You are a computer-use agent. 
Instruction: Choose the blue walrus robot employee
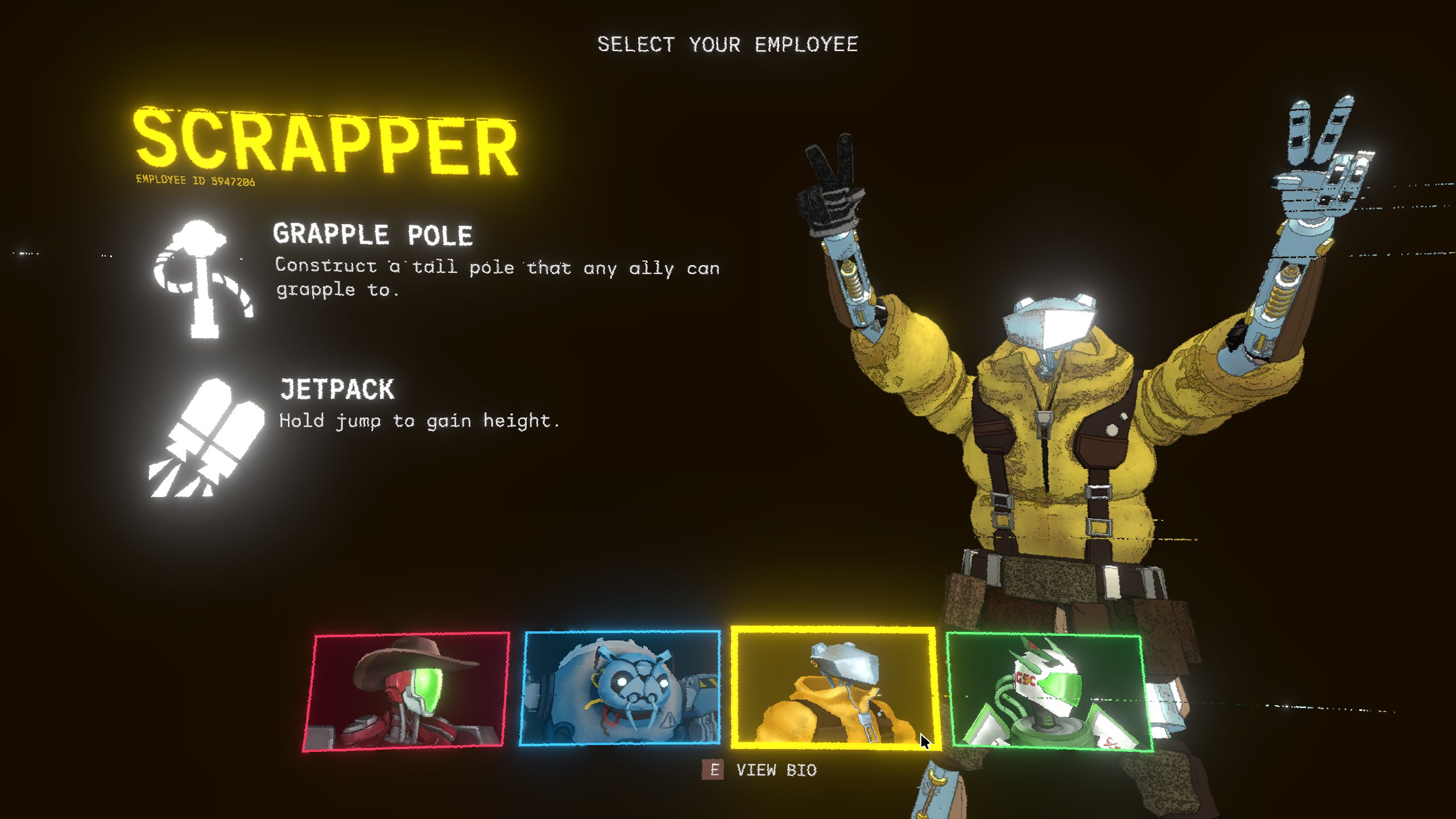(620, 688)
